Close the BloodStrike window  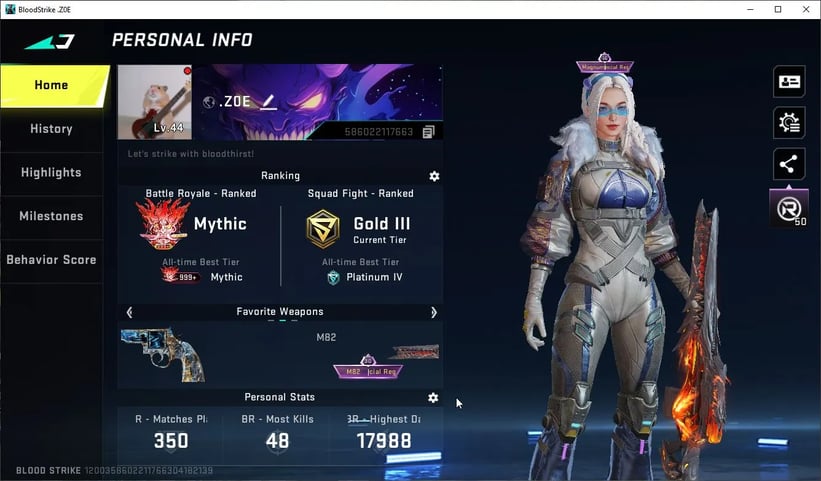tap(804, 9)
